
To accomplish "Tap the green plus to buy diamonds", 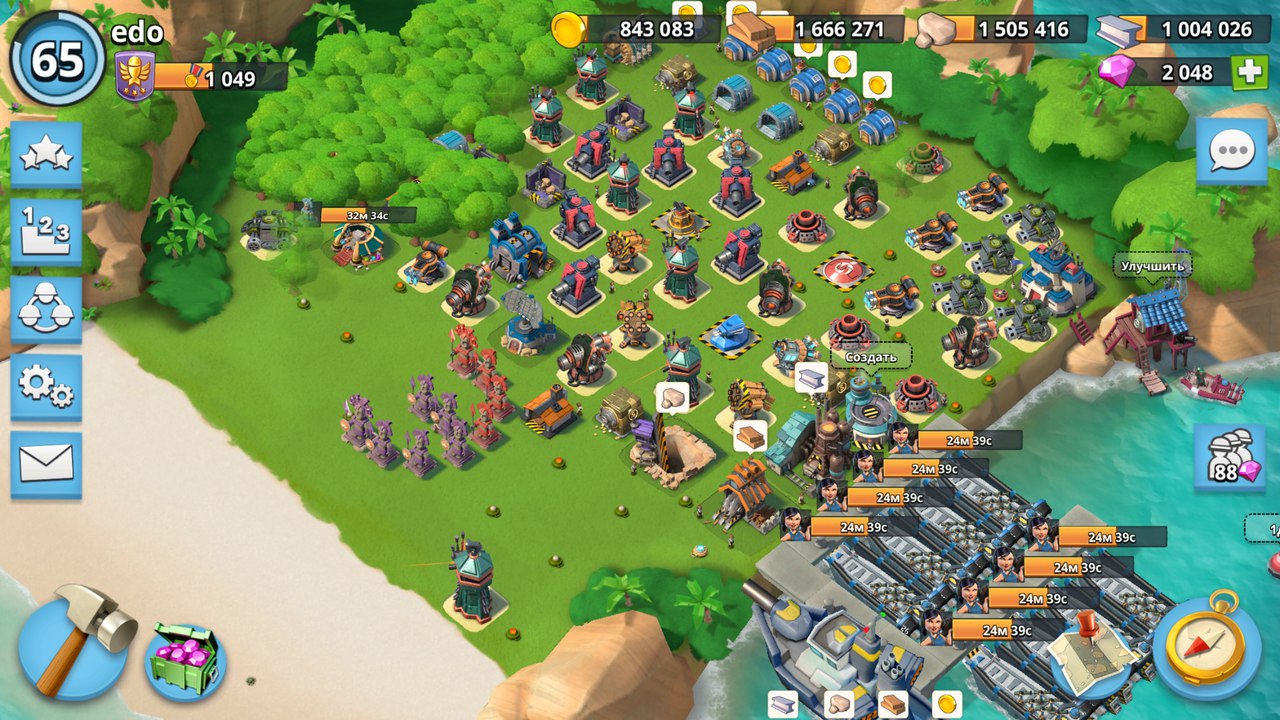I will pyautogui.click(x=1249, y=73).
